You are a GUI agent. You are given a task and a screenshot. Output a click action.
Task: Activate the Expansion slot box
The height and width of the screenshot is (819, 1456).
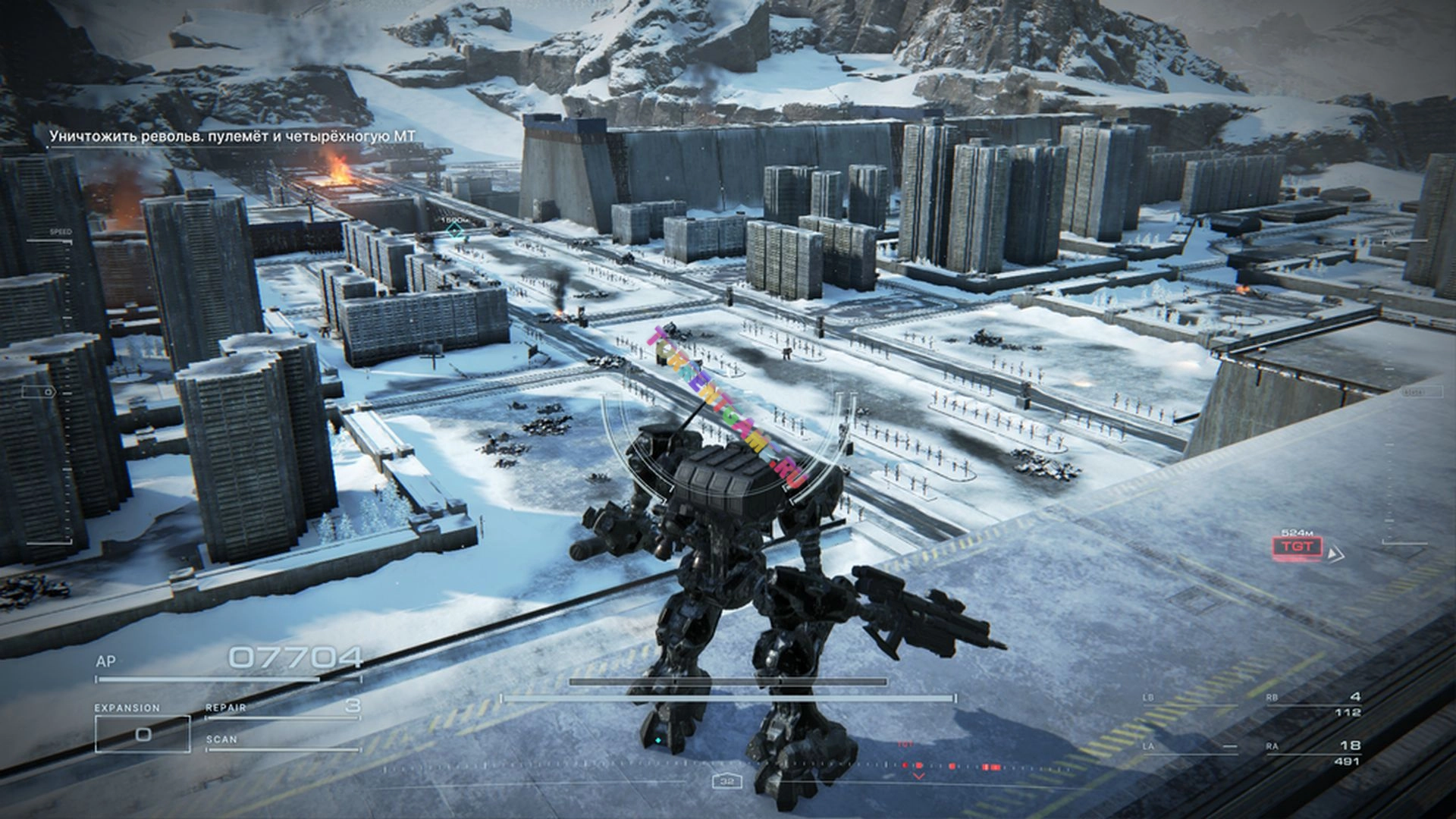tap(143, 733)
